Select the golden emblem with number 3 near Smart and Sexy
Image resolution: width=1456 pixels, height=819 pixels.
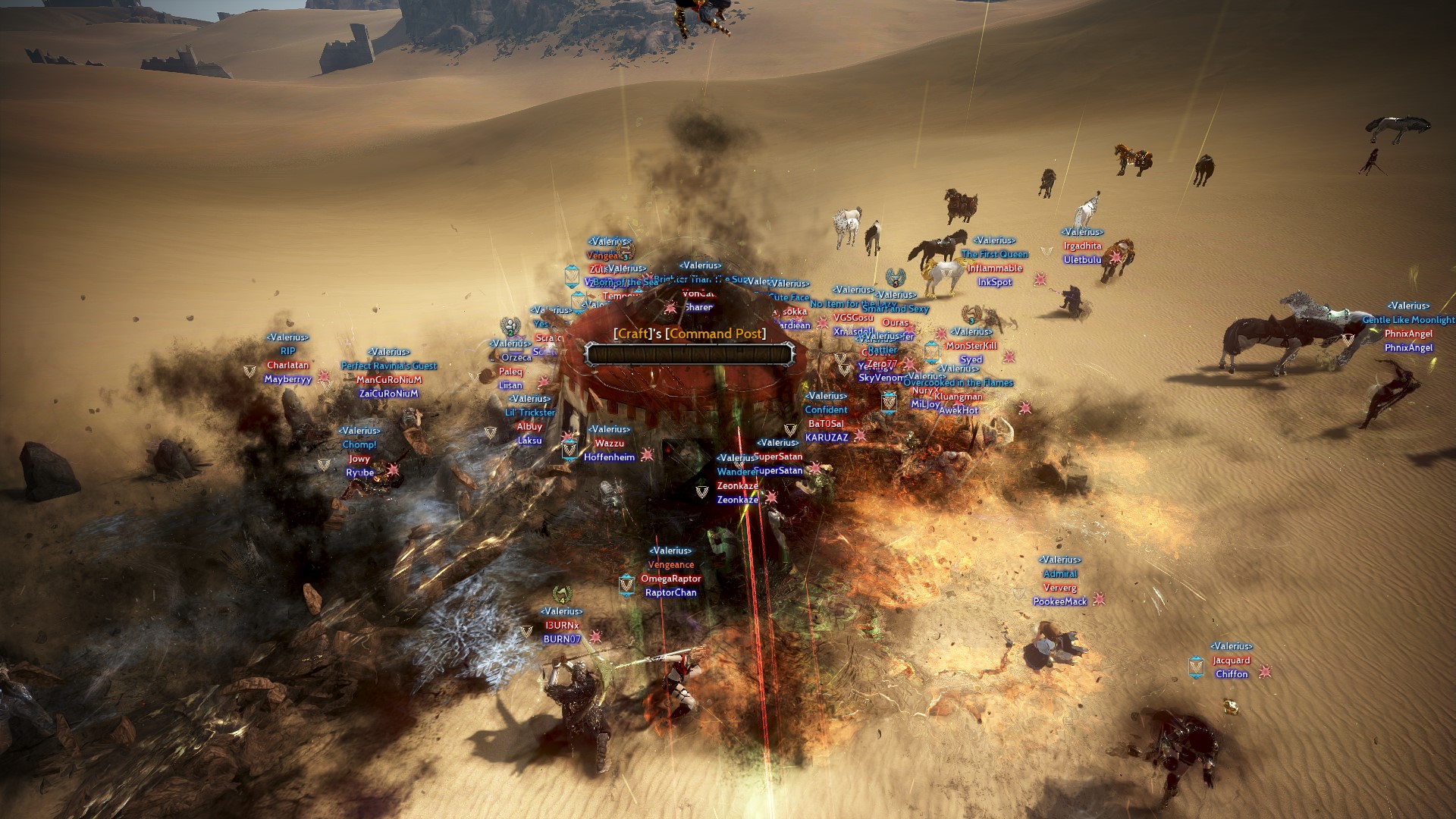(x=972, y=315)
